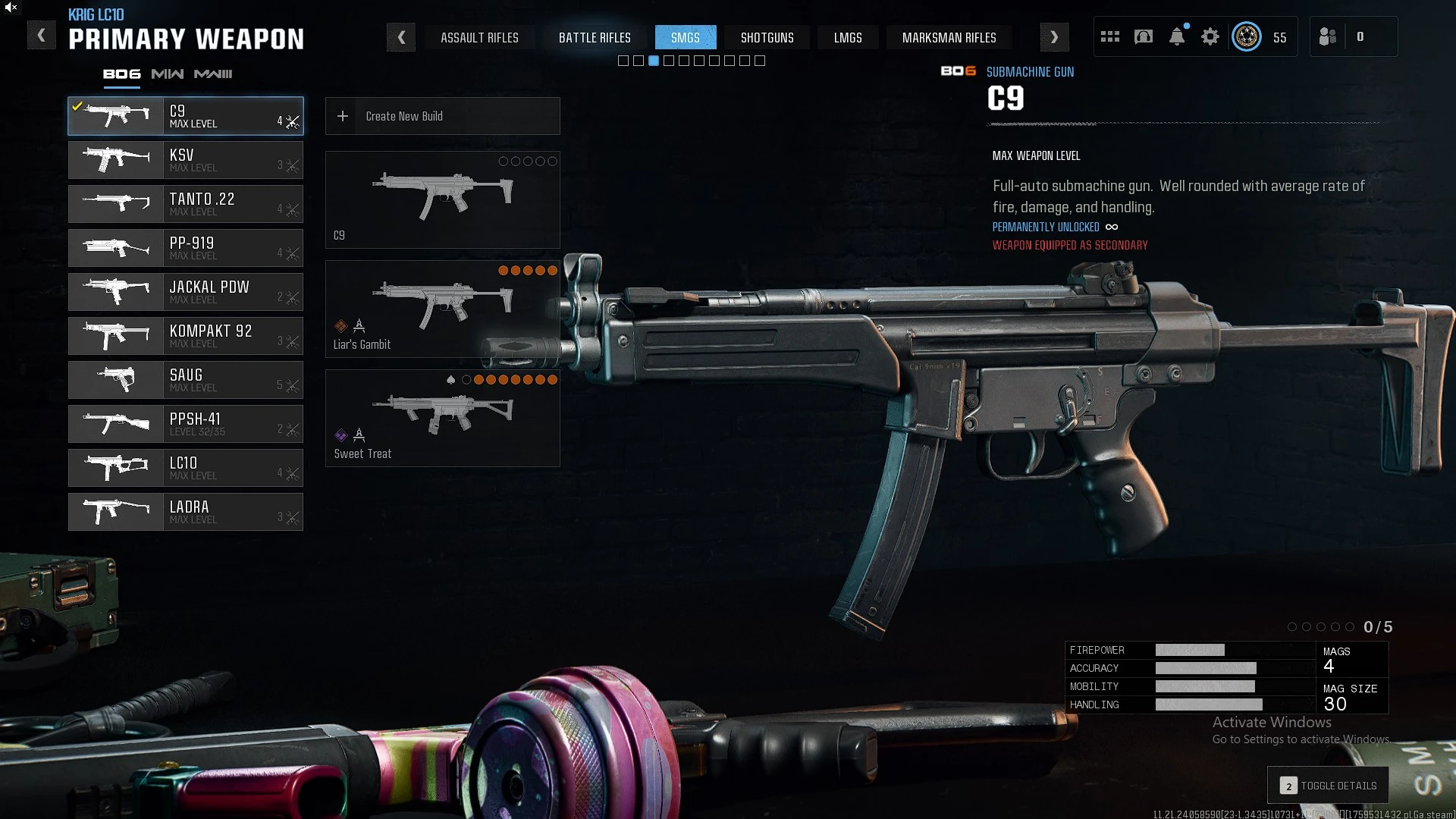This screenshot has width=1456, height=819.
Task: Select the Sweet Treat blueprint build
Action: [x=443, y=419]
